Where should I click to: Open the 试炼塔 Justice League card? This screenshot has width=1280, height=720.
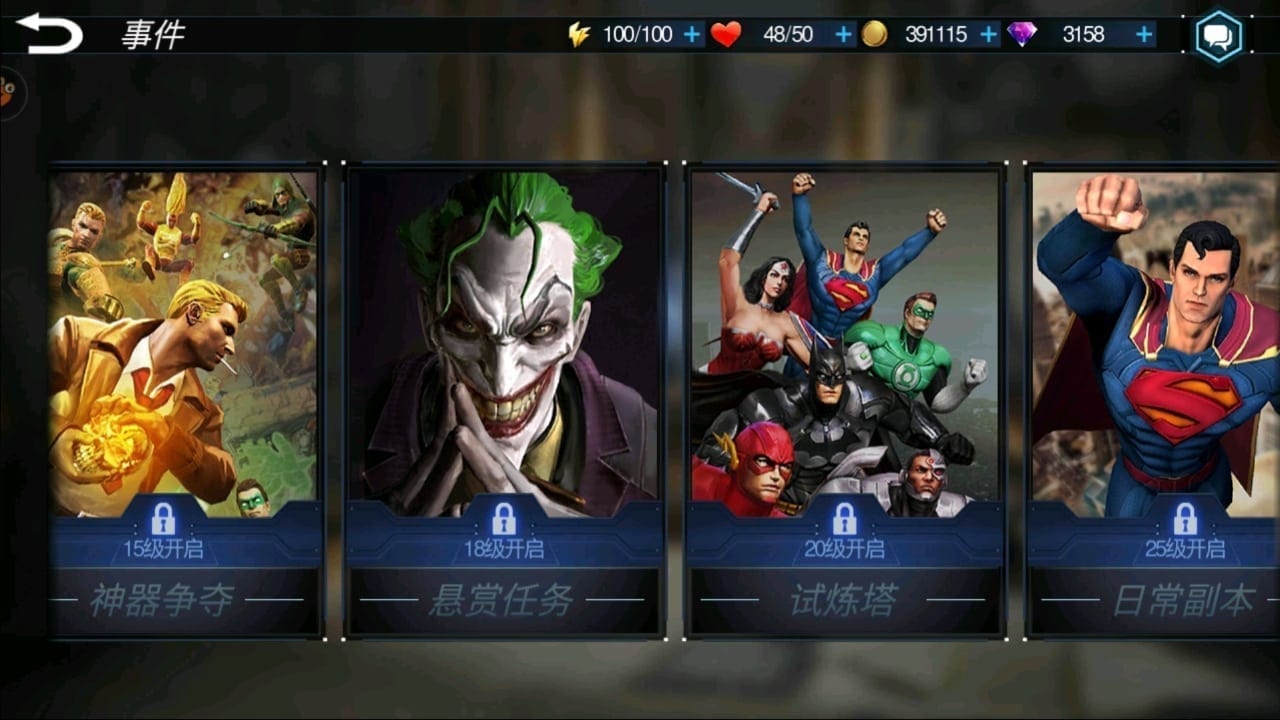click(x=845, y=400)
